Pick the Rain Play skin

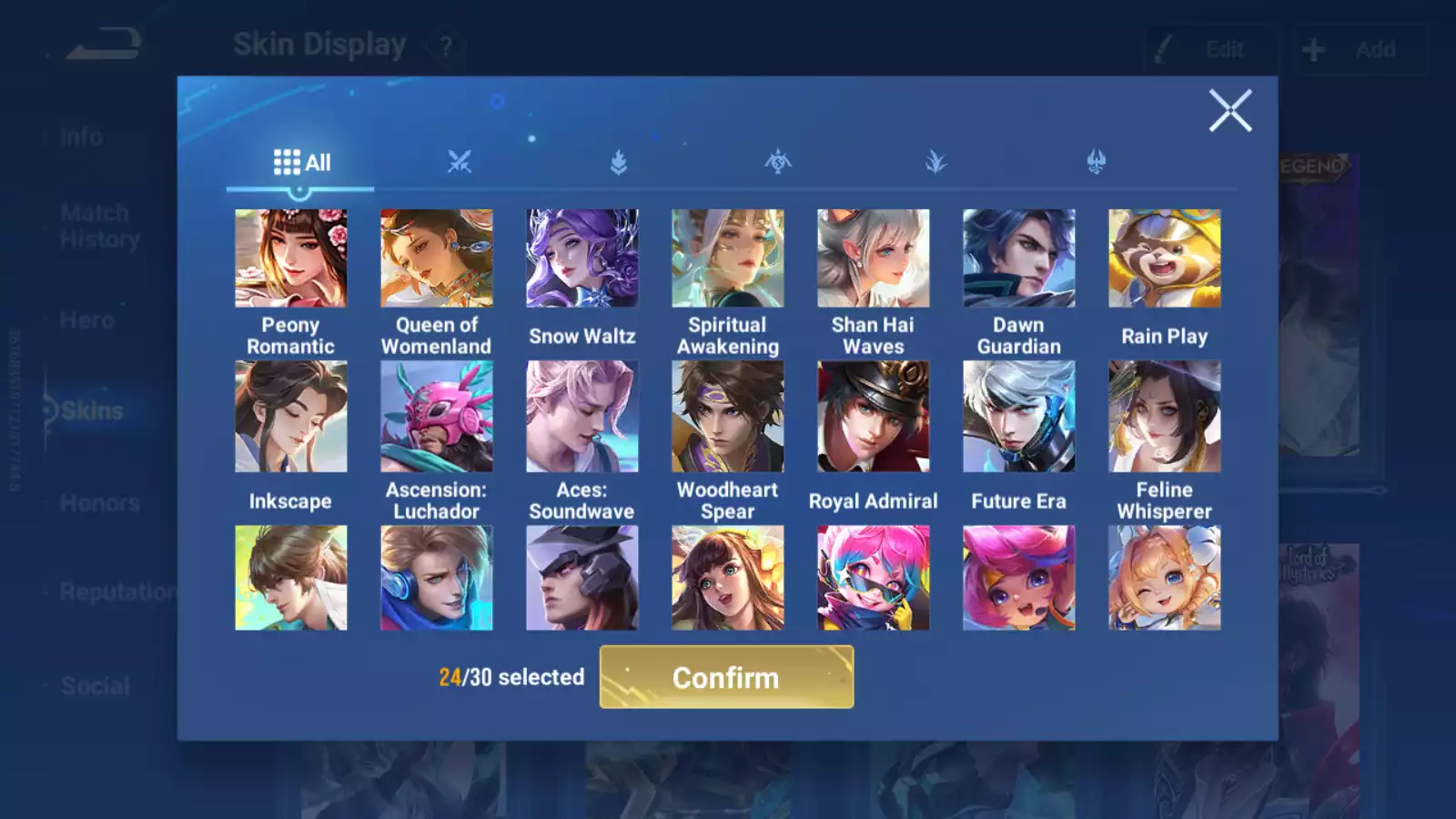coord(1165,258)
